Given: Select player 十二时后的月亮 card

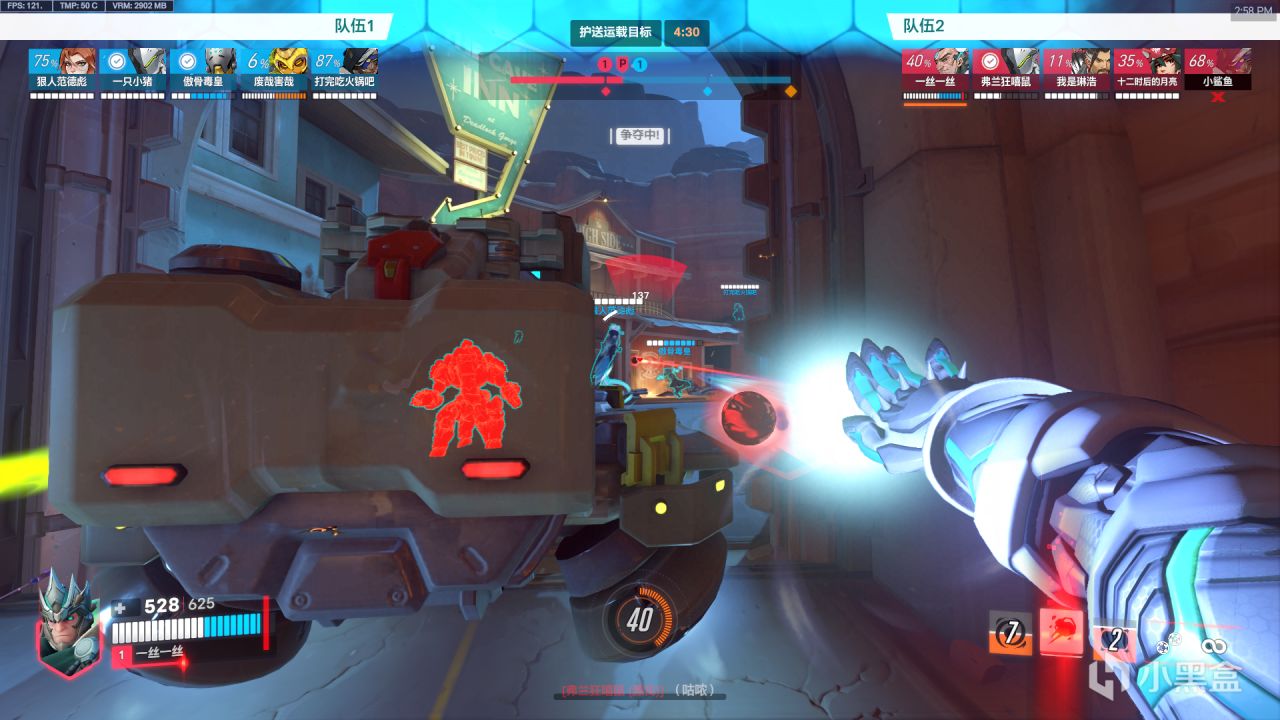Looking at the screenshot, I should pyautogui.click(x=1148, y=68).
